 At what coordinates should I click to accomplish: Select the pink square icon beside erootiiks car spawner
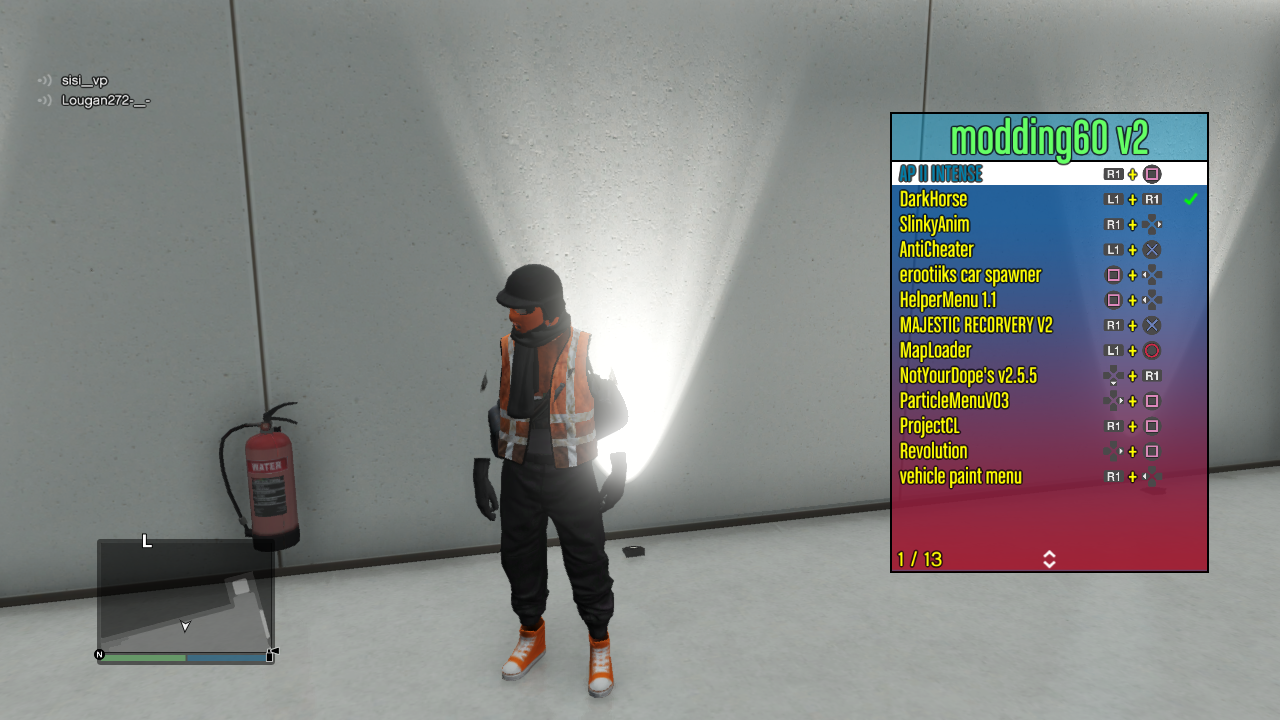click(1113, 275)
